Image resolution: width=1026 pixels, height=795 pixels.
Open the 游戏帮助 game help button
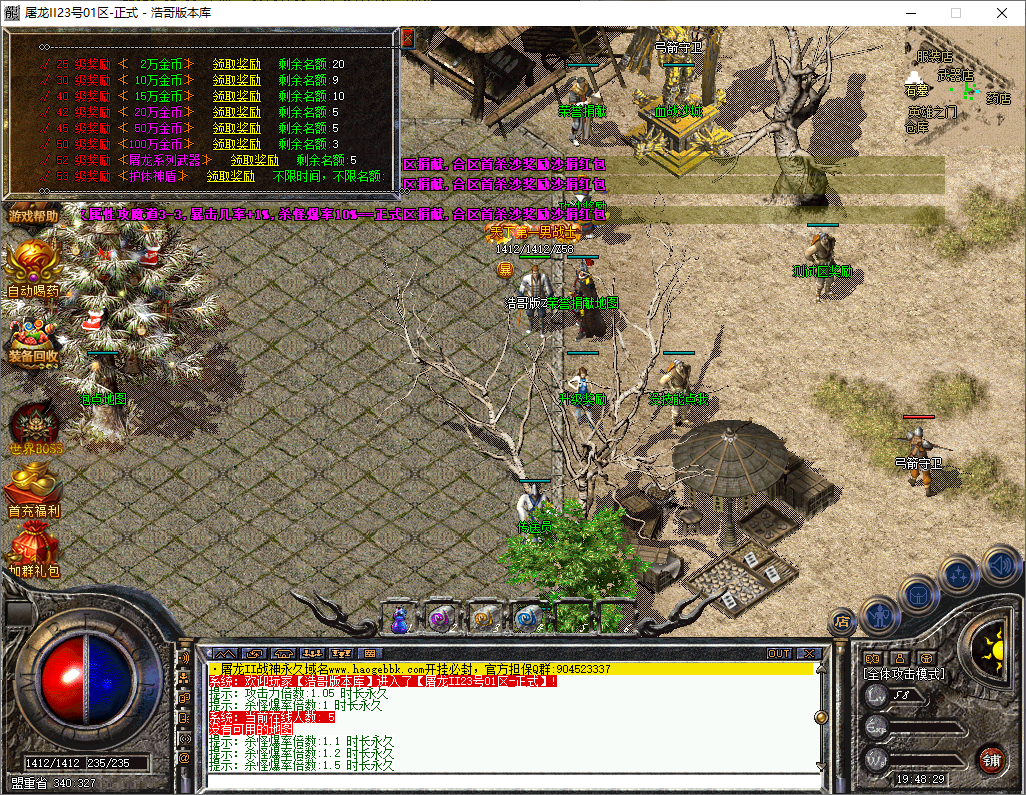point(33,215)
